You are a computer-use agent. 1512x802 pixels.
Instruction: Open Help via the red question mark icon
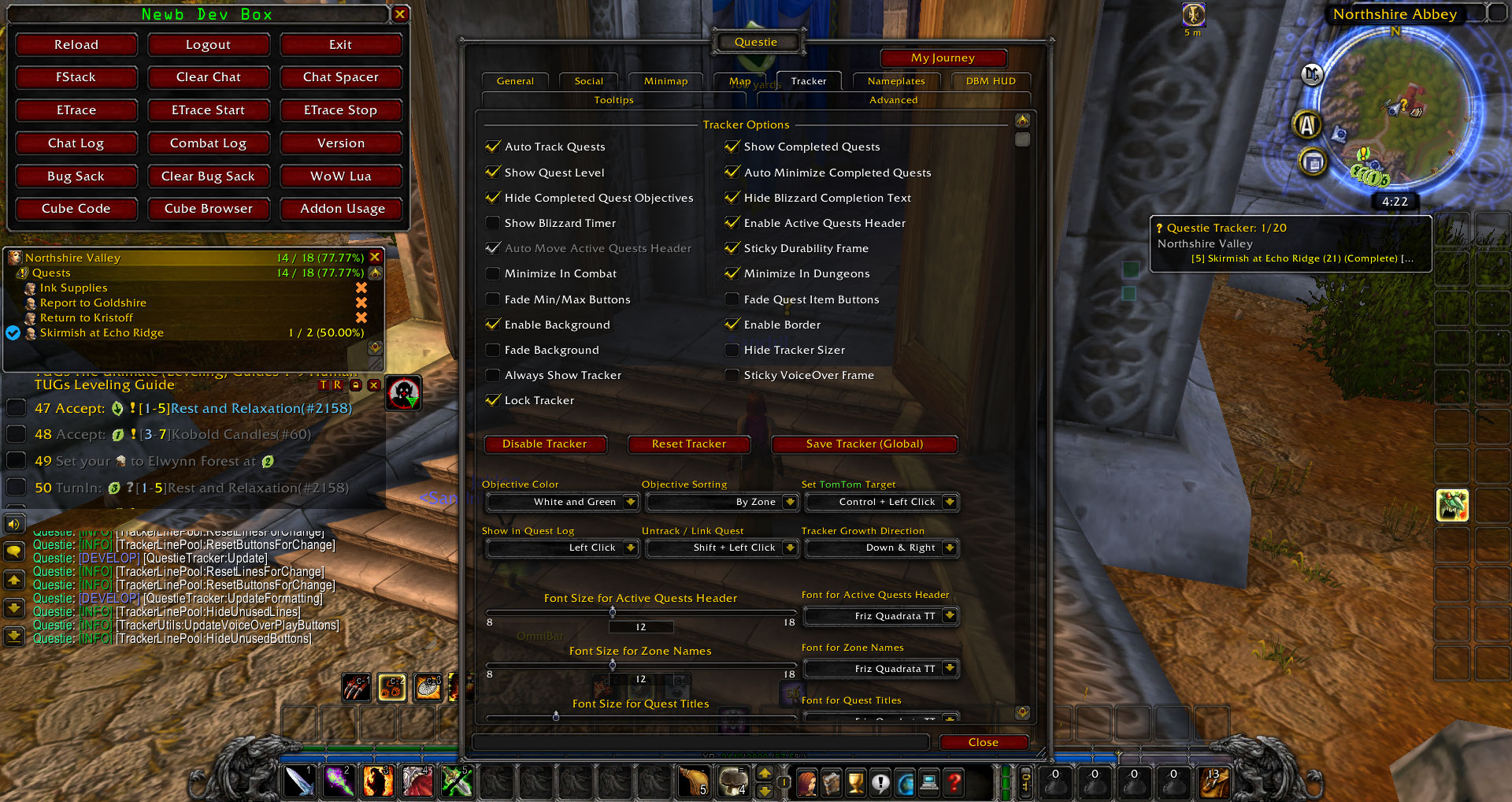(954, 782)
